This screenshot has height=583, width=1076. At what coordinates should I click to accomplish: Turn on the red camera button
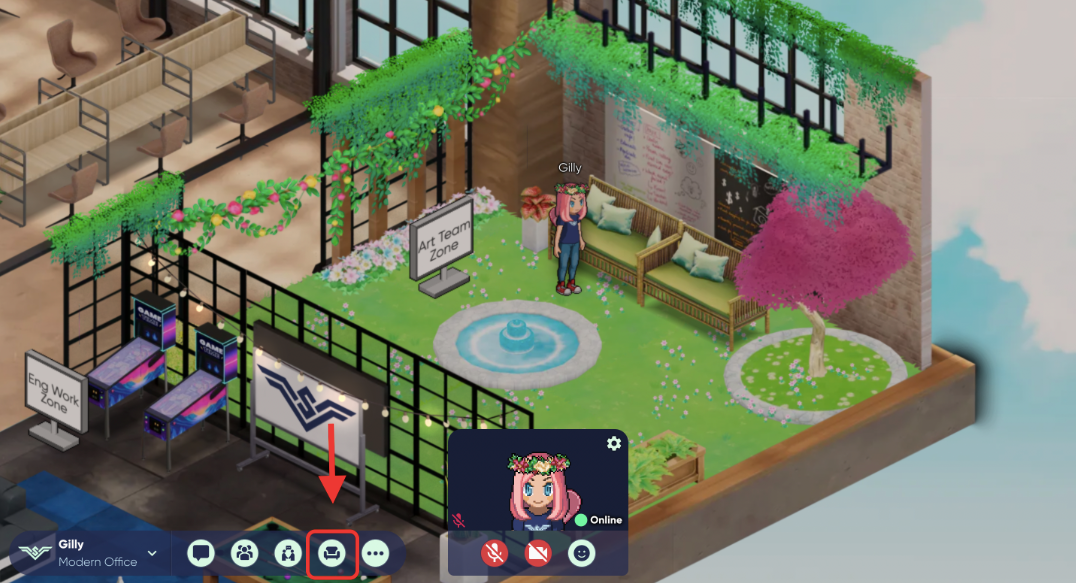point(538,552)
